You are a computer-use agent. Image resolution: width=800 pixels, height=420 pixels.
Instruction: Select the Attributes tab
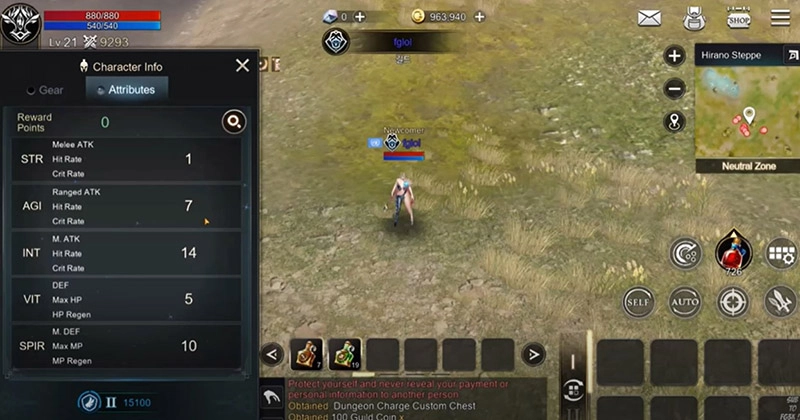click(x=126, y=90)
